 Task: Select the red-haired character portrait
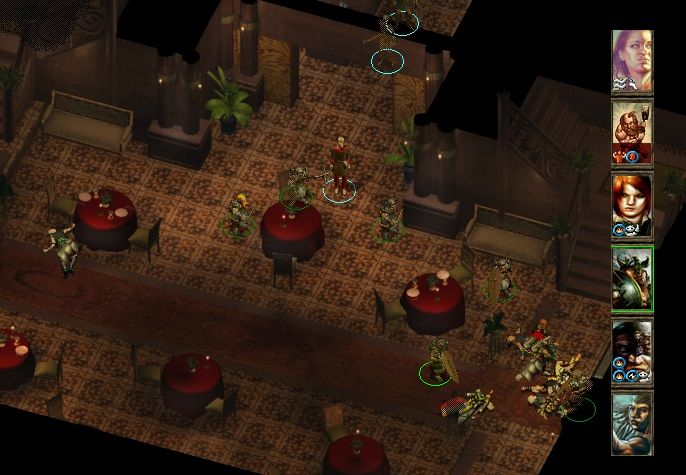(632, 204)
